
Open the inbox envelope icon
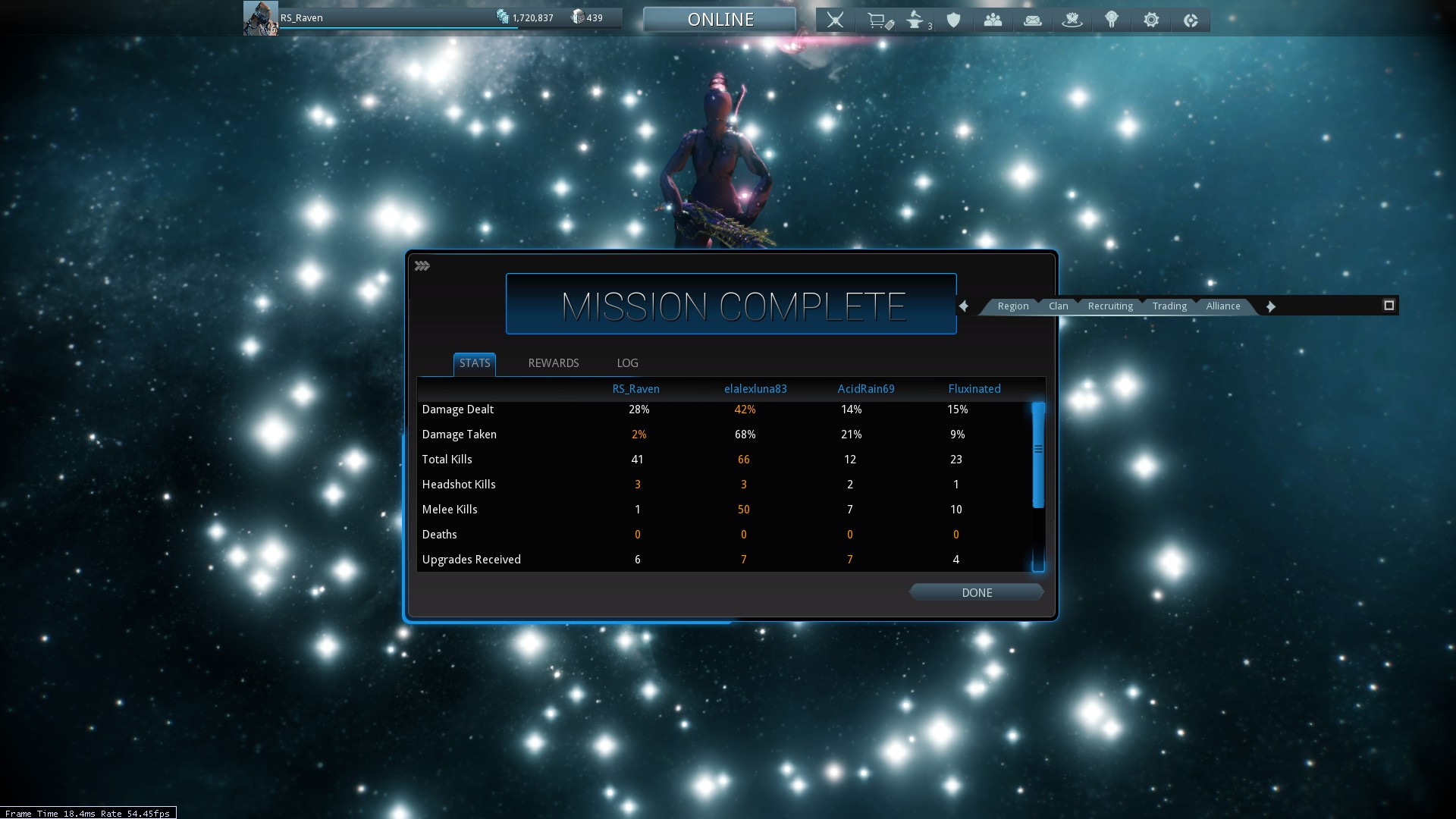[1032, 20]
